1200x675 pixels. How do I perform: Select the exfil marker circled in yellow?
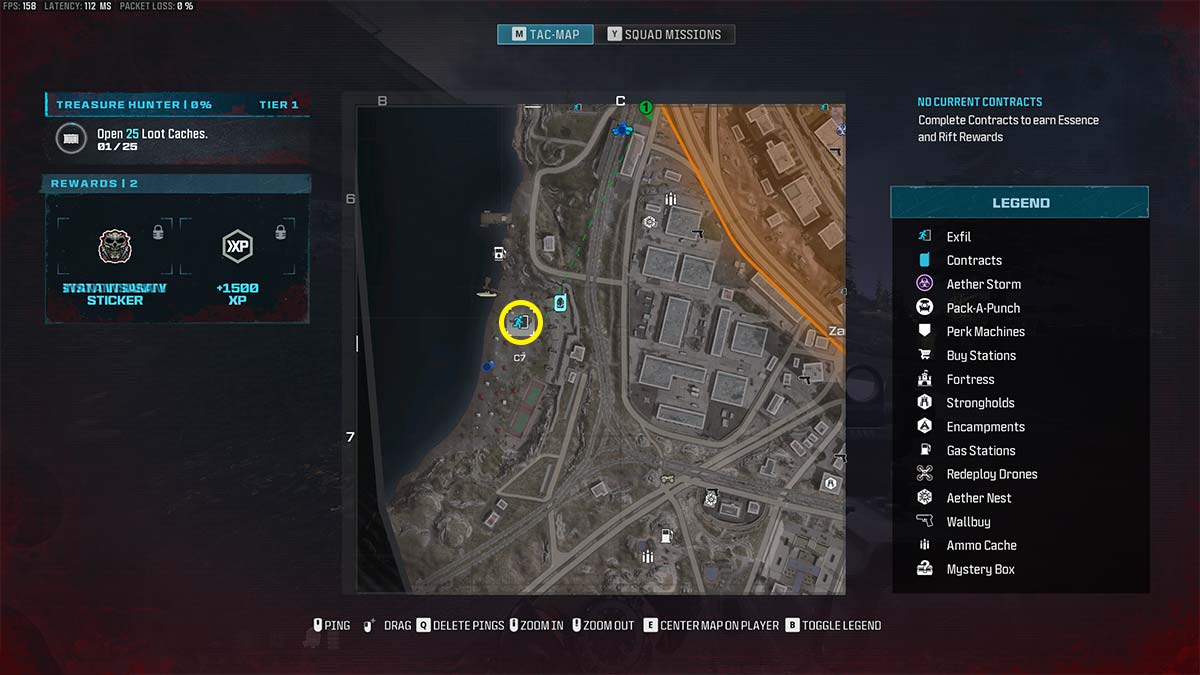pos(520,322)
